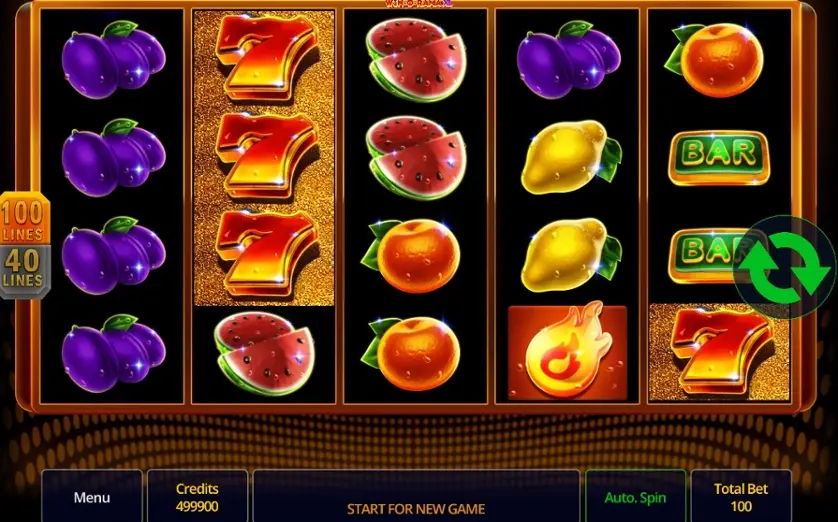
Task: Select the 100 Lines option
Action: pos(22,219)
